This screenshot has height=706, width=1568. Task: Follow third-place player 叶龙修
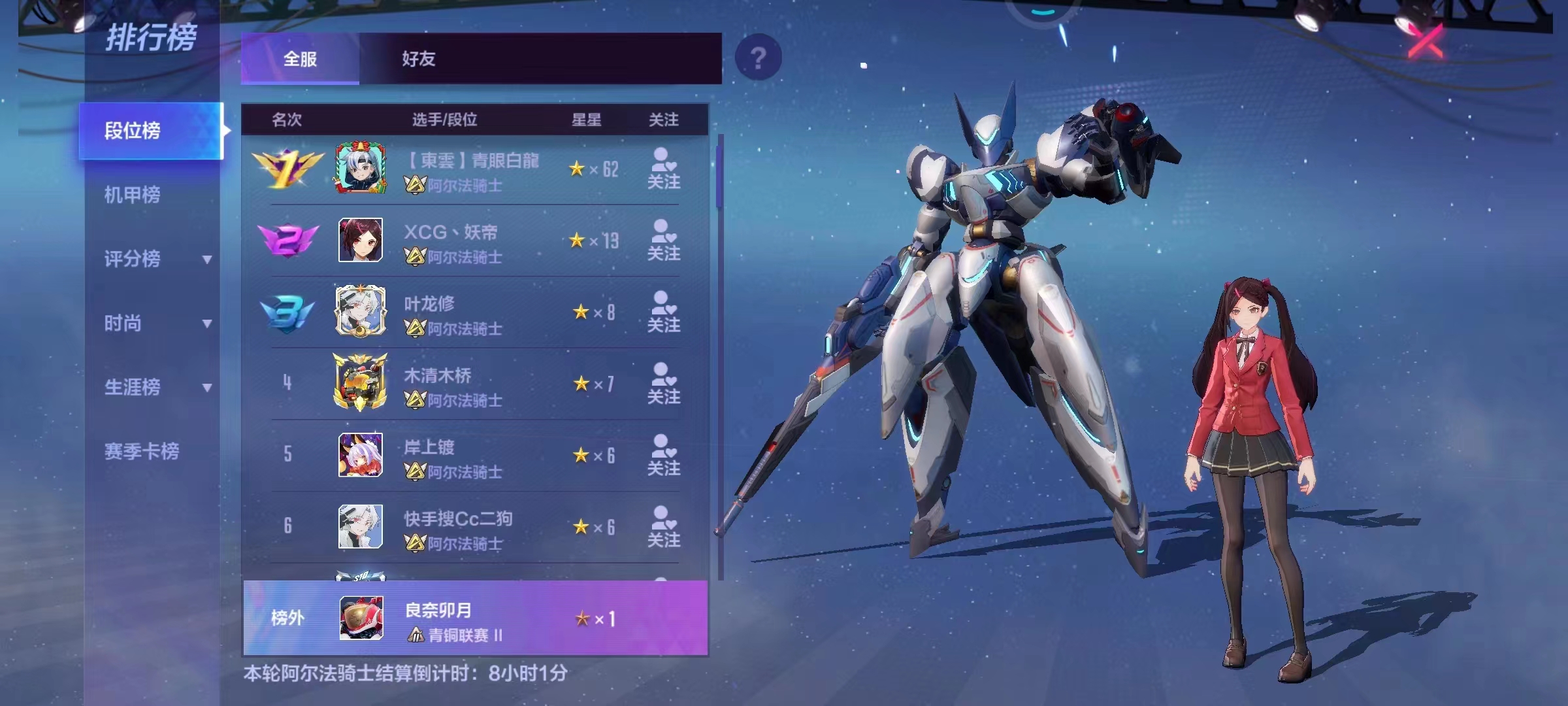point(663,312)
